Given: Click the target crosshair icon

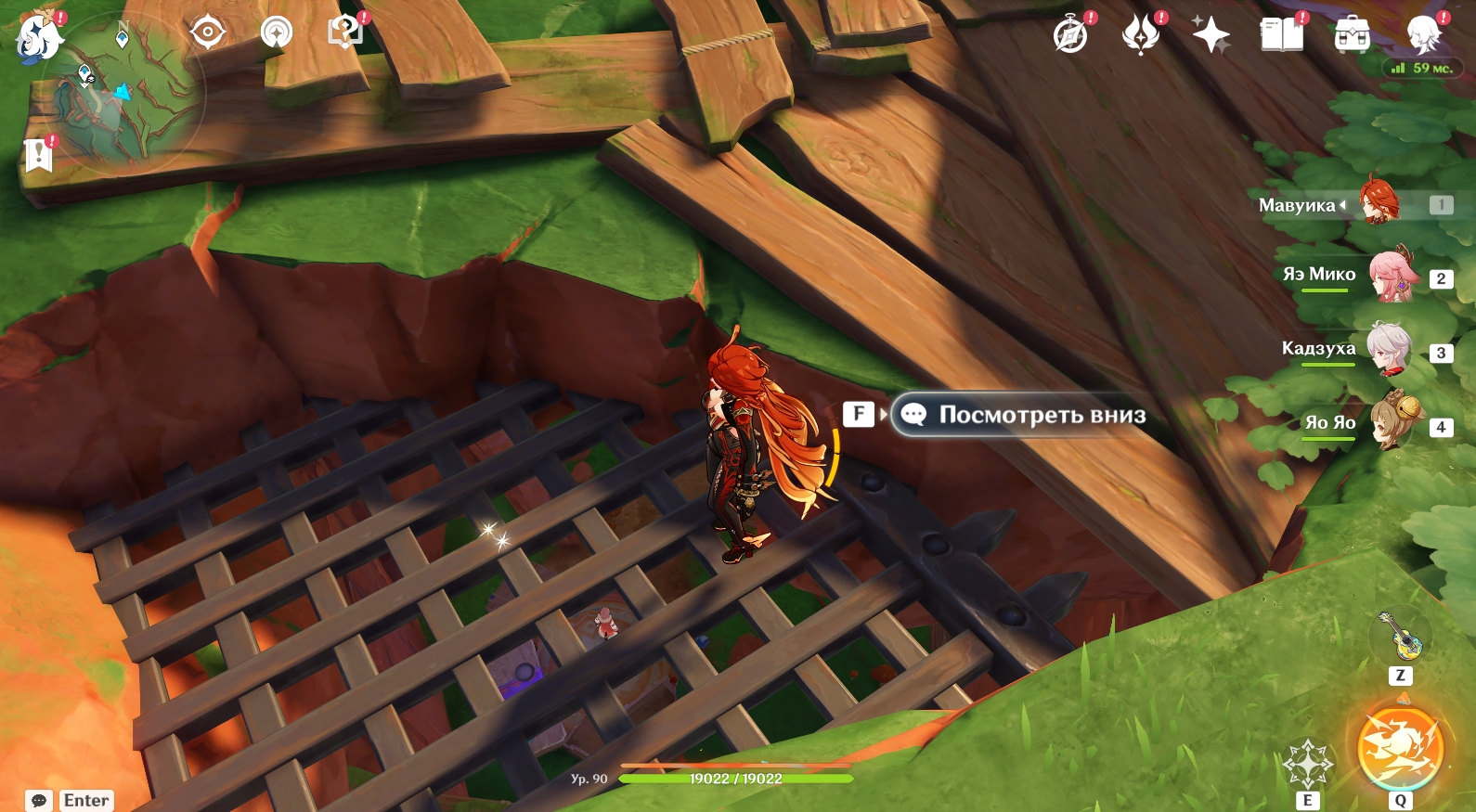Looking at the screenshot, I should pos(207,32).
